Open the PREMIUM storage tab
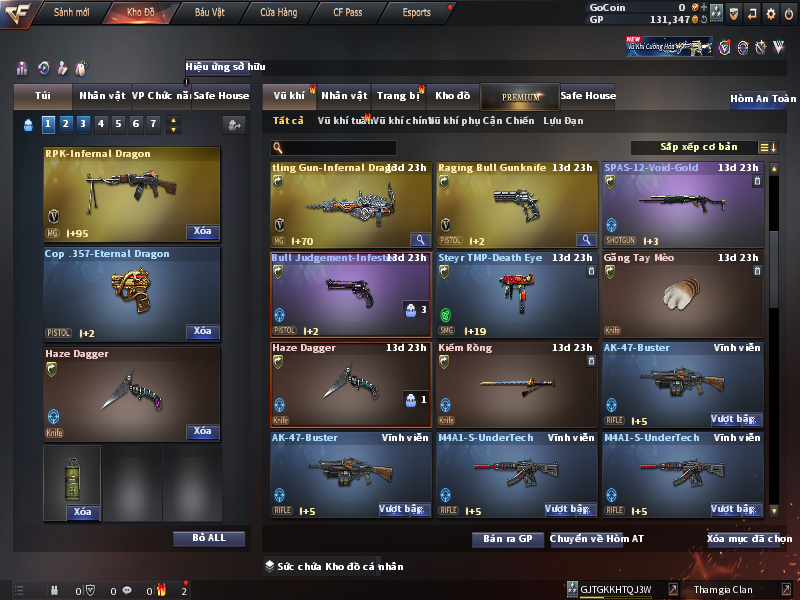The image size is (800, 600). click(x=520, y=96)
